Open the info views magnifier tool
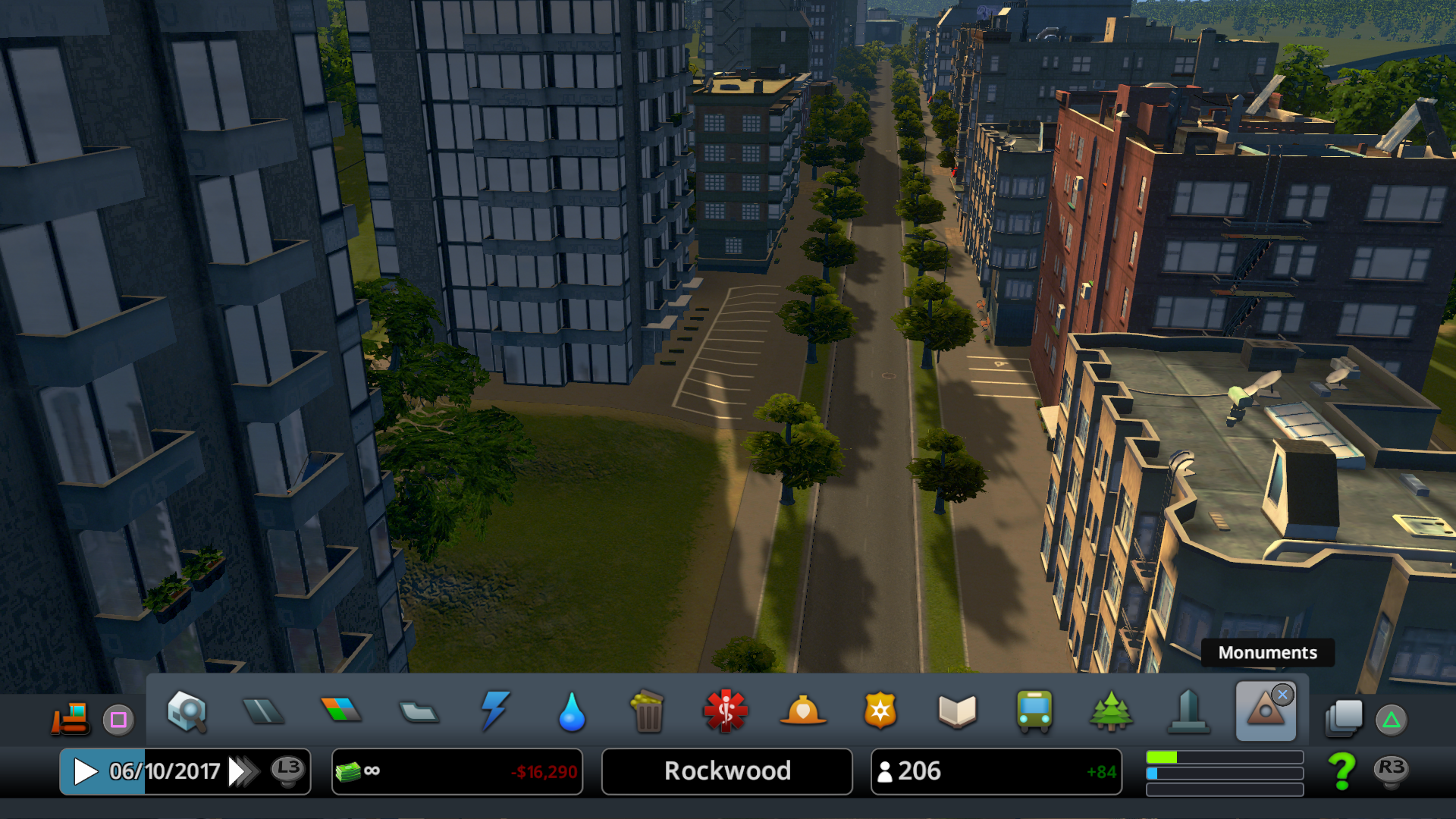 [187, 711]
